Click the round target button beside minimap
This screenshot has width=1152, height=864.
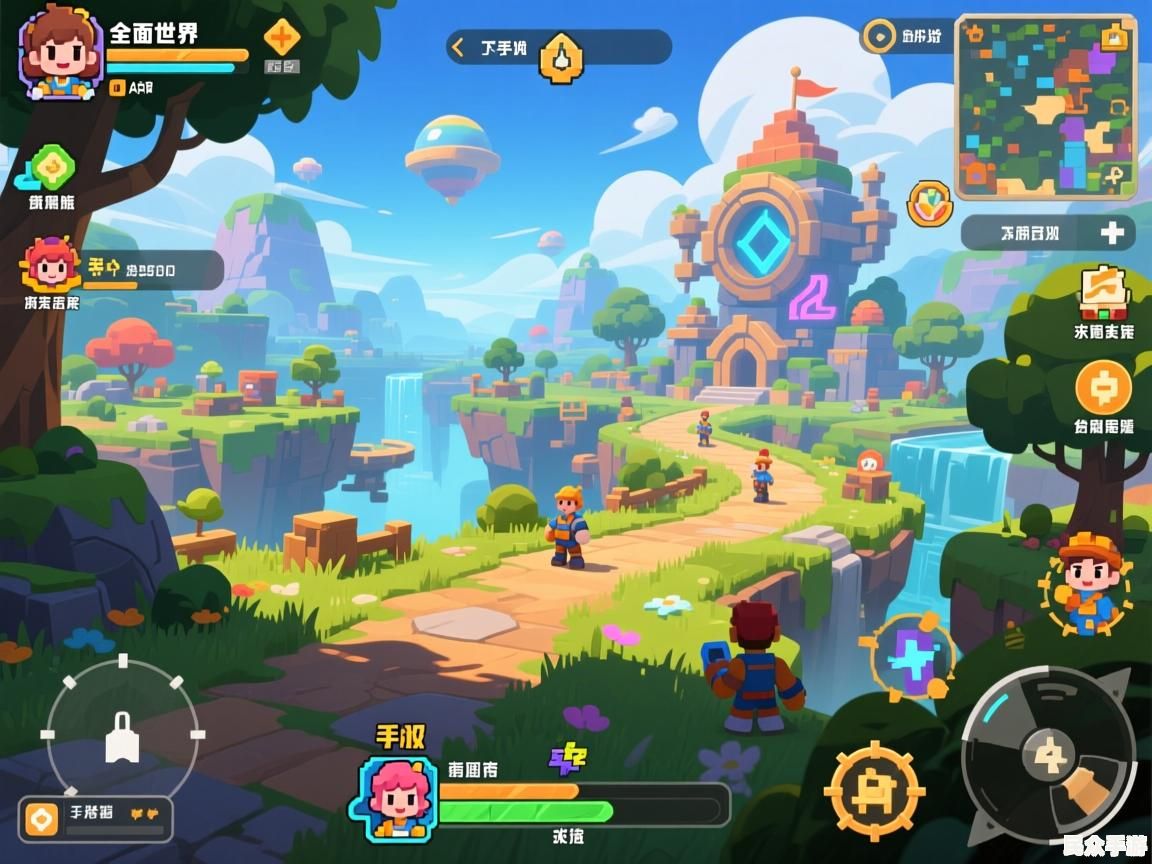tap(879, 37)
